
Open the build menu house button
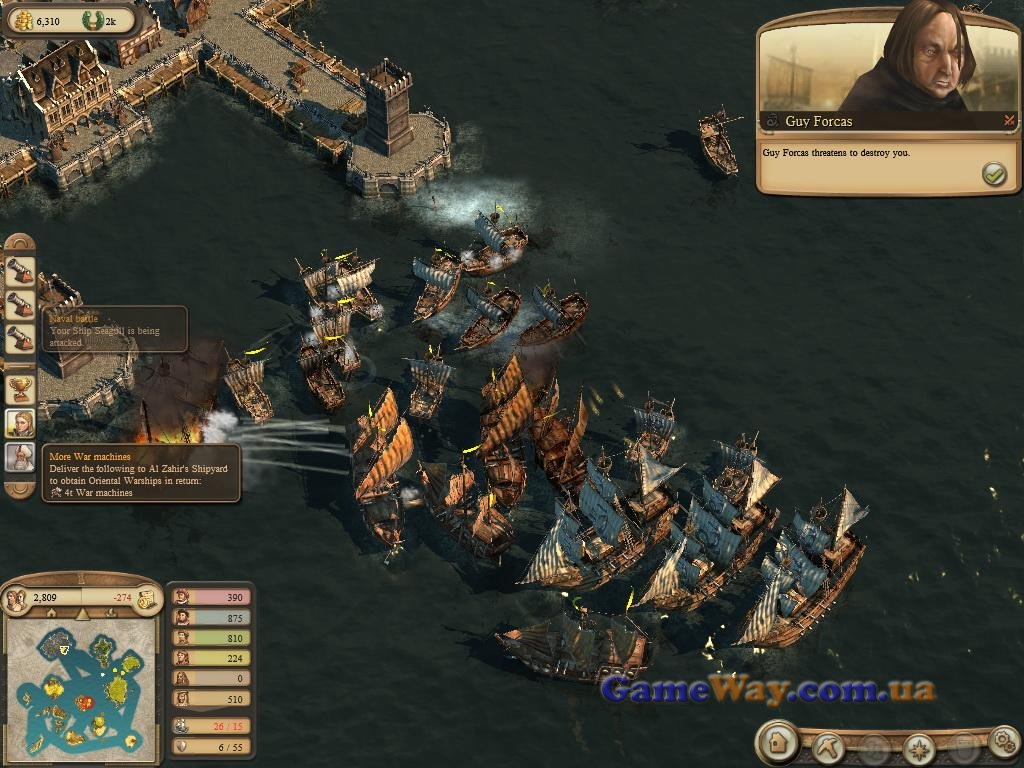[x=777, y=743]
